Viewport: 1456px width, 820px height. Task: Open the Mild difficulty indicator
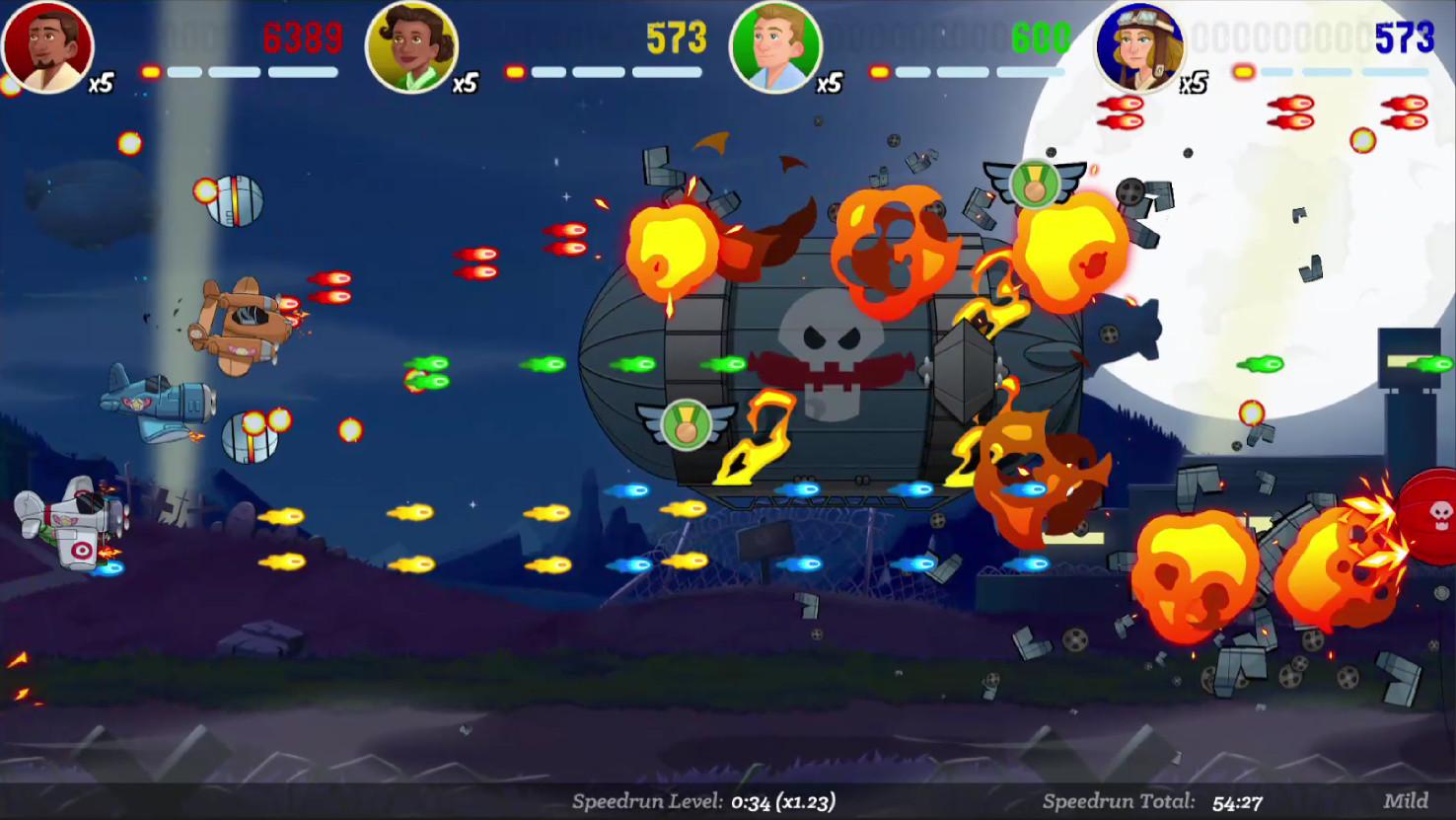[x=1407, y=799]
